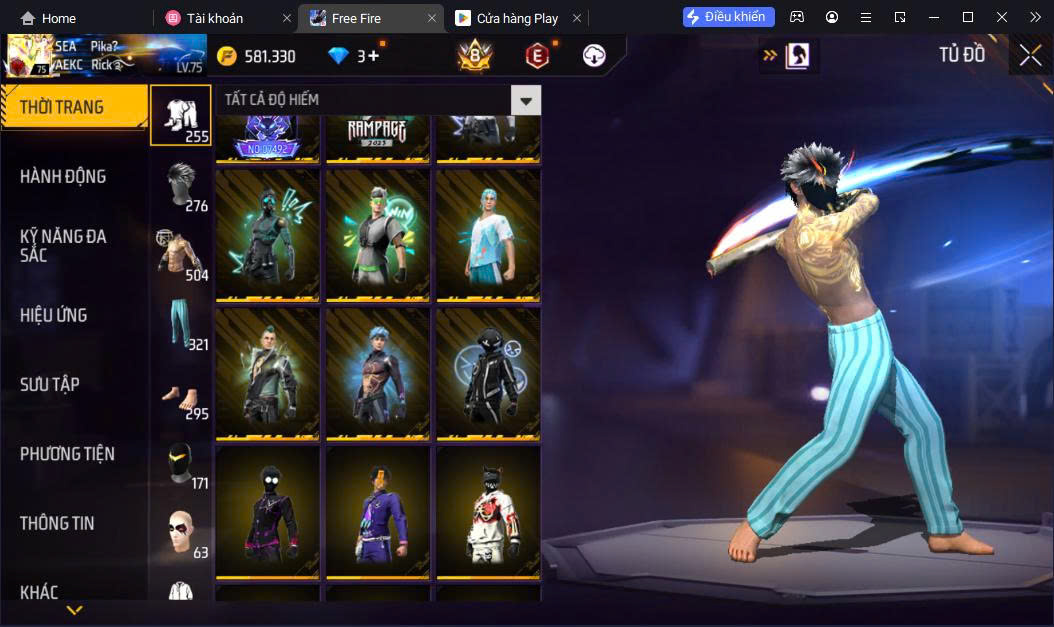Open the THÔNG TIN tab
The height and width of the screenshot is (627, 1054).
[x=57, y=523]
